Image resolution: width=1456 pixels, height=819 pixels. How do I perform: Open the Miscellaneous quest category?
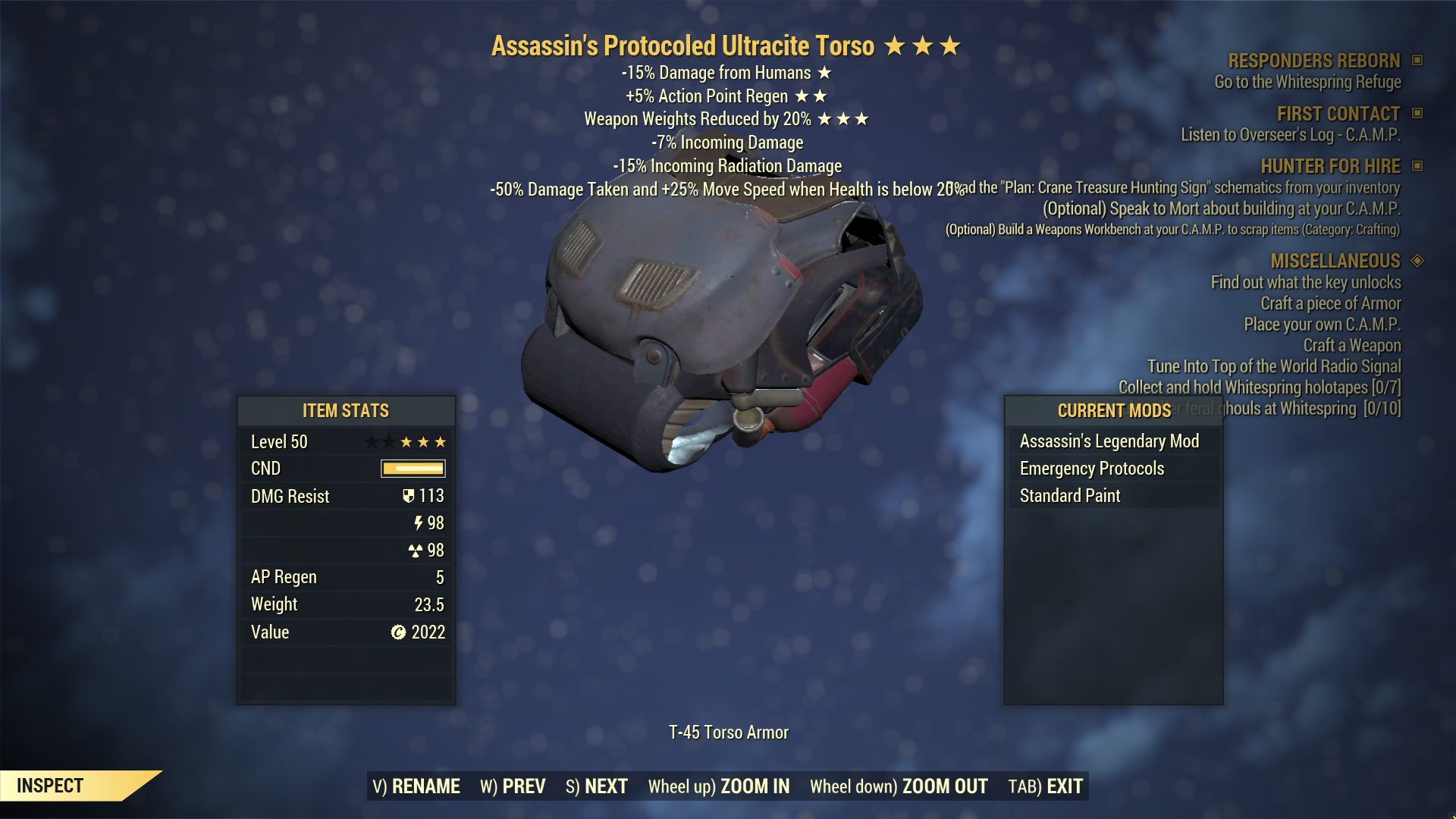pos(1335,261)
